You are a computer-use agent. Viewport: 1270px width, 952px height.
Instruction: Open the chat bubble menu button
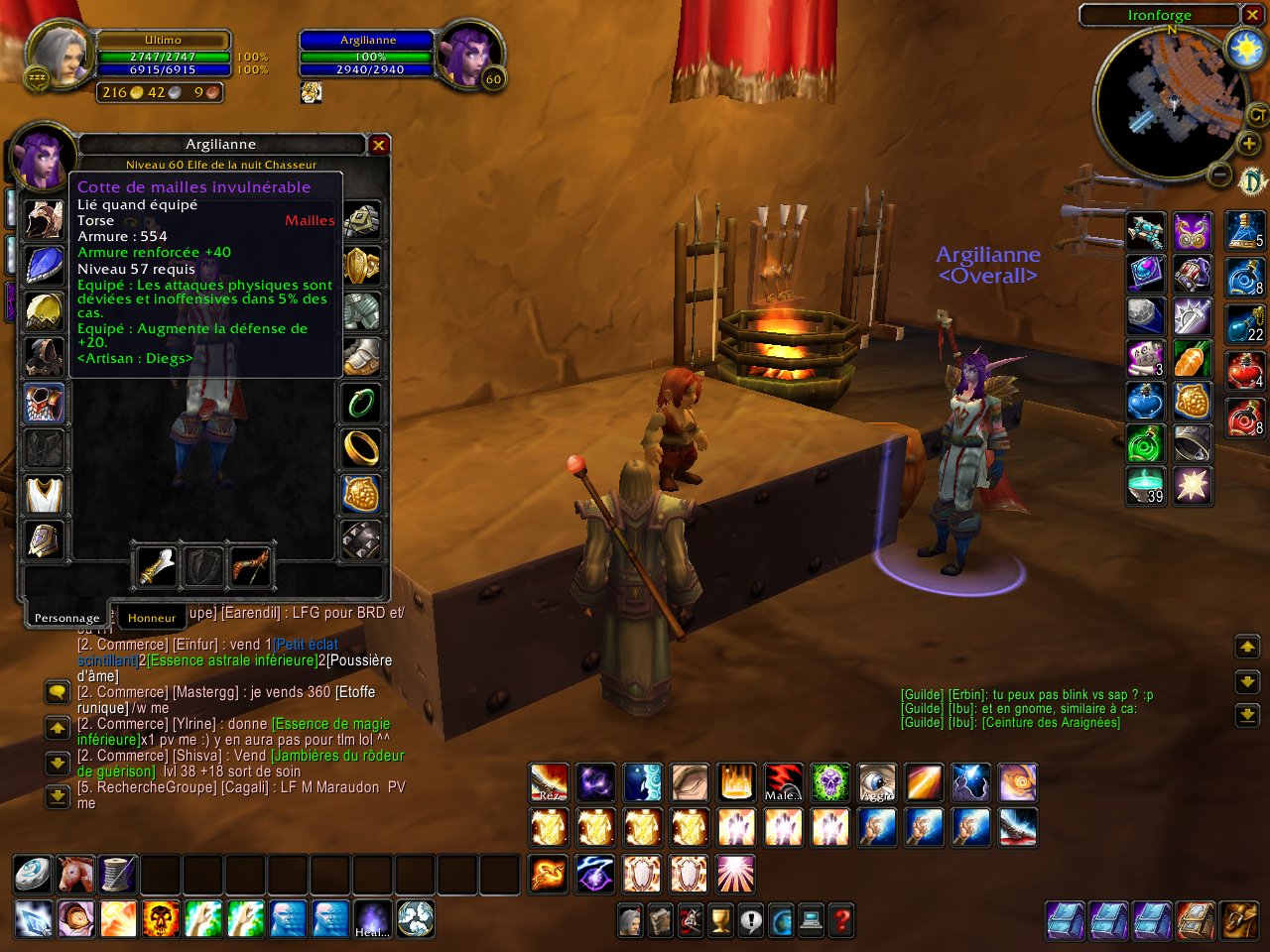coord(58,692)
